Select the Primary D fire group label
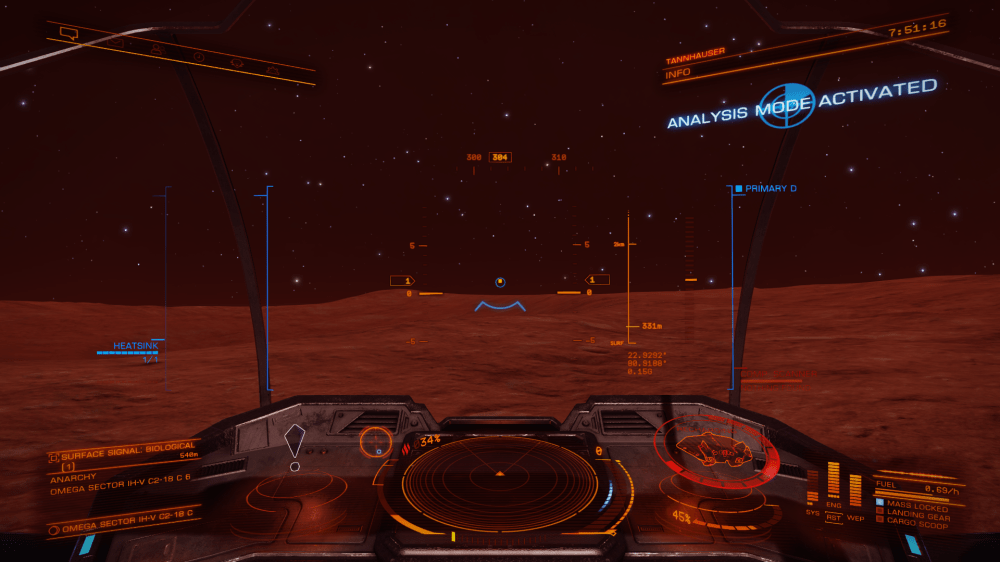The width and height of the screenshot is (1000, 562). tap(770, 188)
